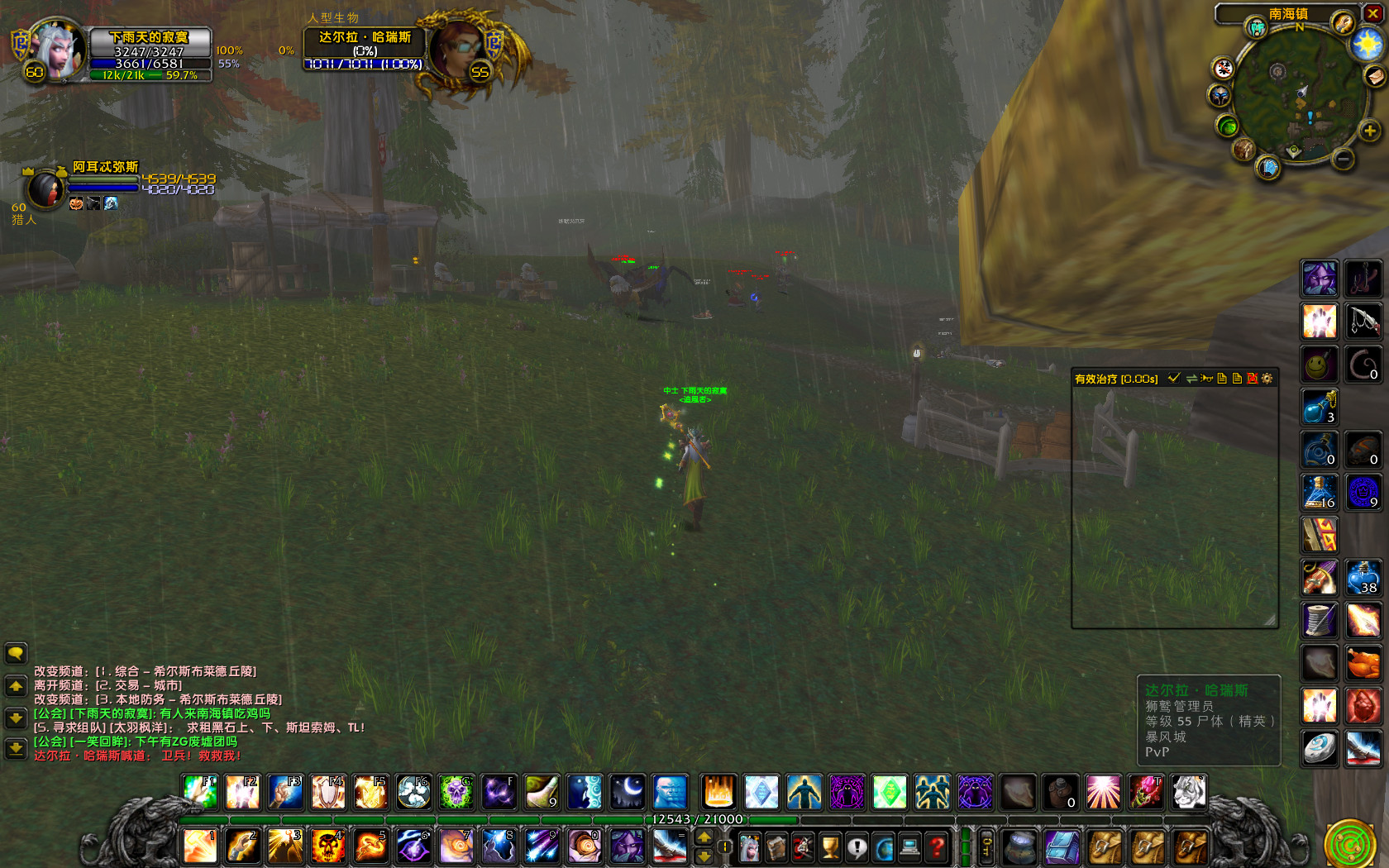Open the help red question mark
Viewport: 1389px width, 868px height.
pos(936,846)
